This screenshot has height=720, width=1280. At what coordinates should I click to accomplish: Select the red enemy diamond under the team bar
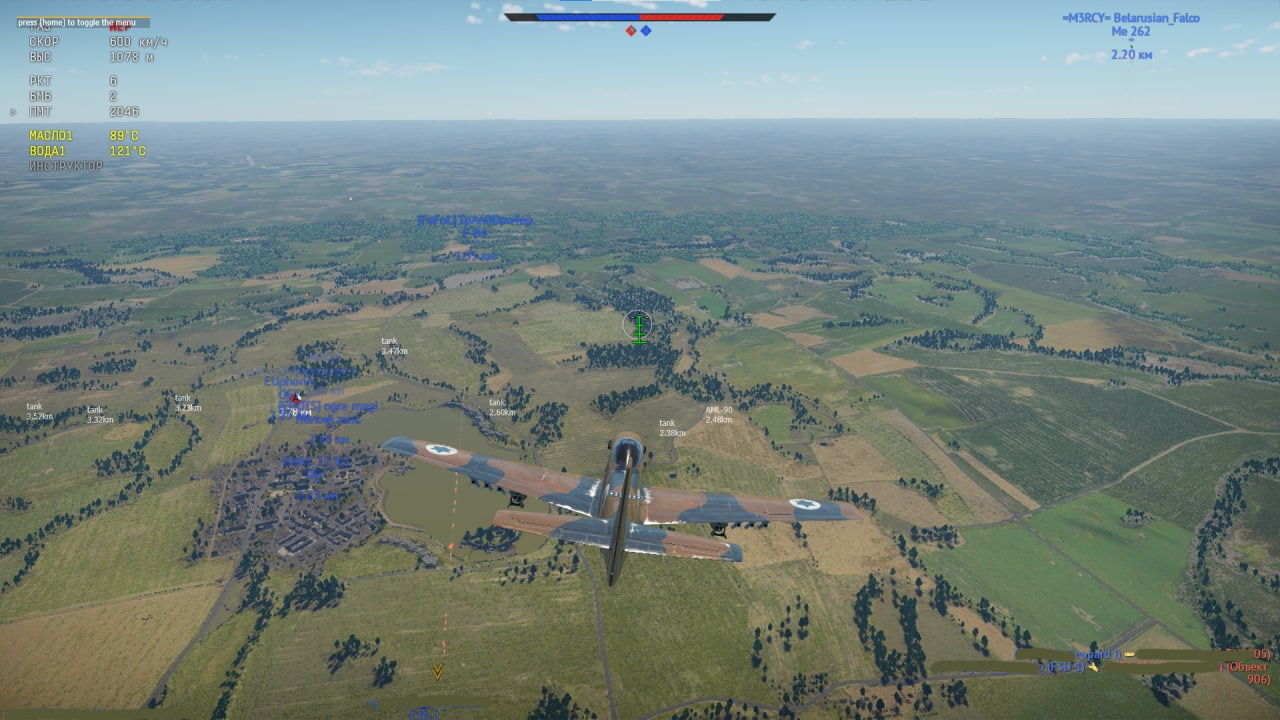(x=631, y=29)
